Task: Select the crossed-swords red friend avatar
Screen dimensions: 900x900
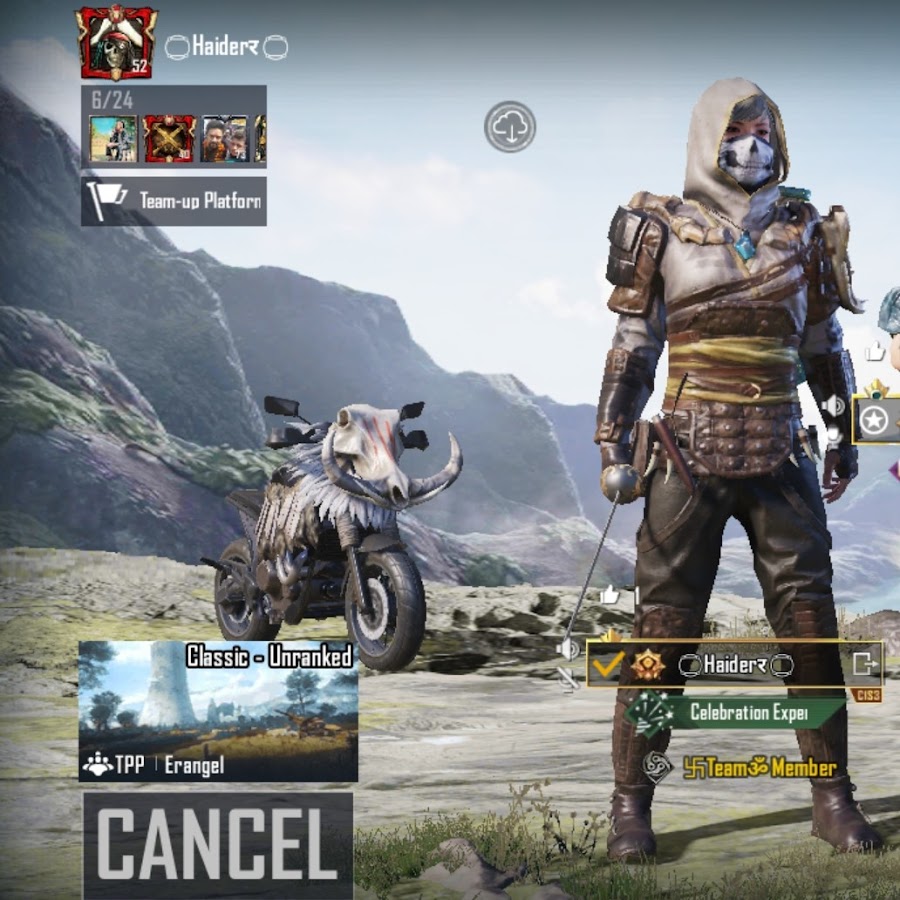Action: 169,138
